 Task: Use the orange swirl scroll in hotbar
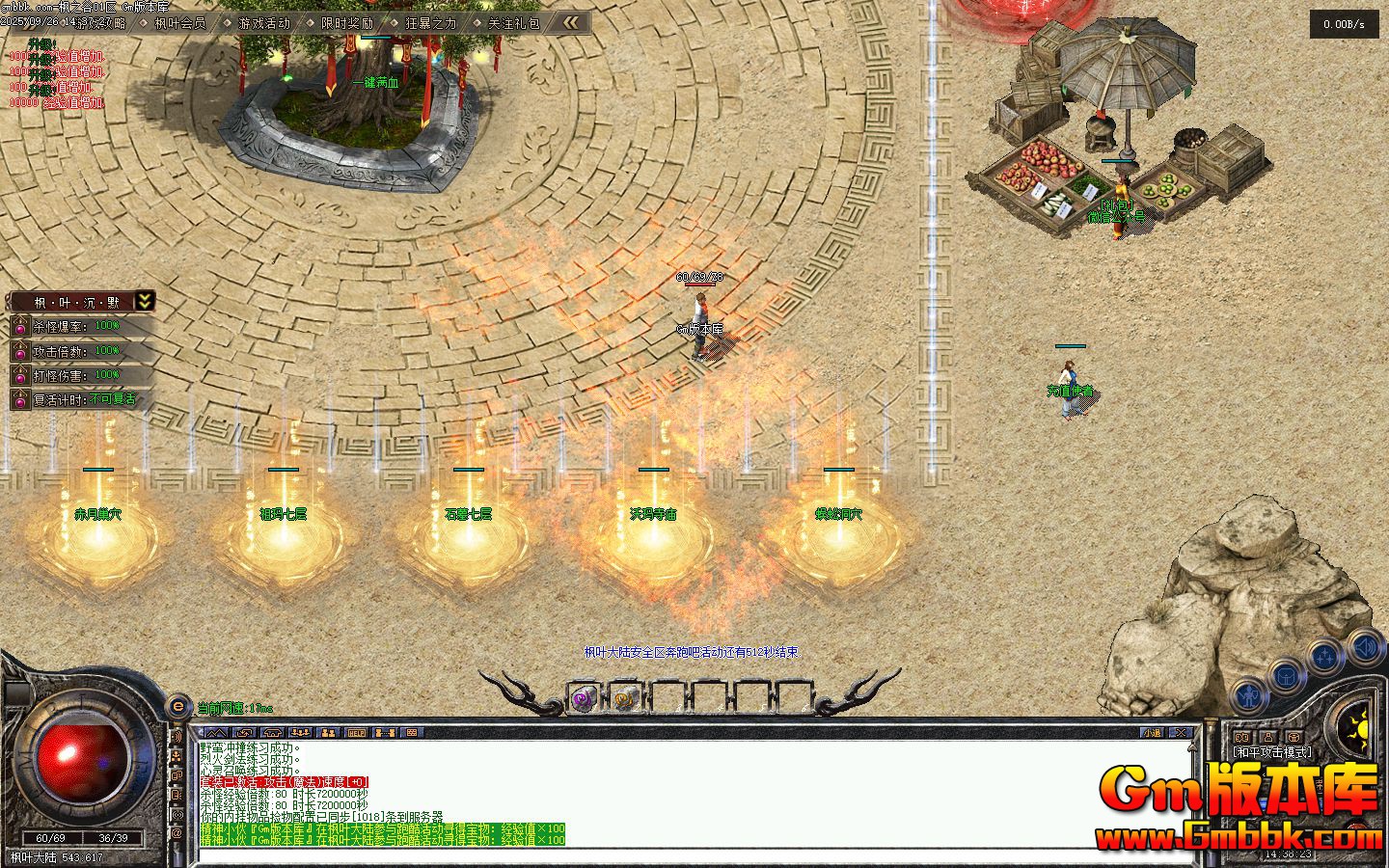coord(624,698)
